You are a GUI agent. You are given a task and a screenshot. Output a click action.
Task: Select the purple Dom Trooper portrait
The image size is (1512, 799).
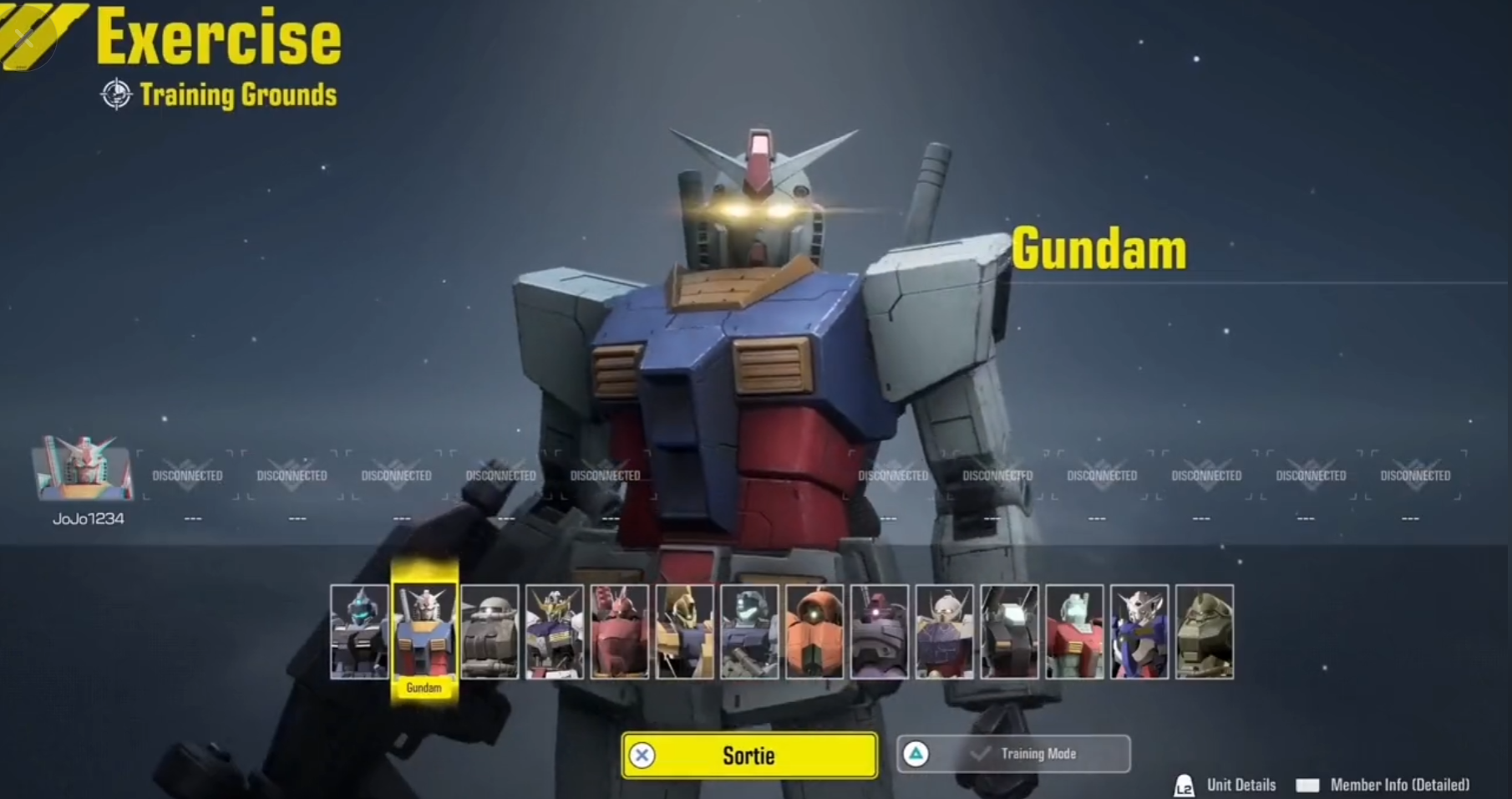[880, 631]
